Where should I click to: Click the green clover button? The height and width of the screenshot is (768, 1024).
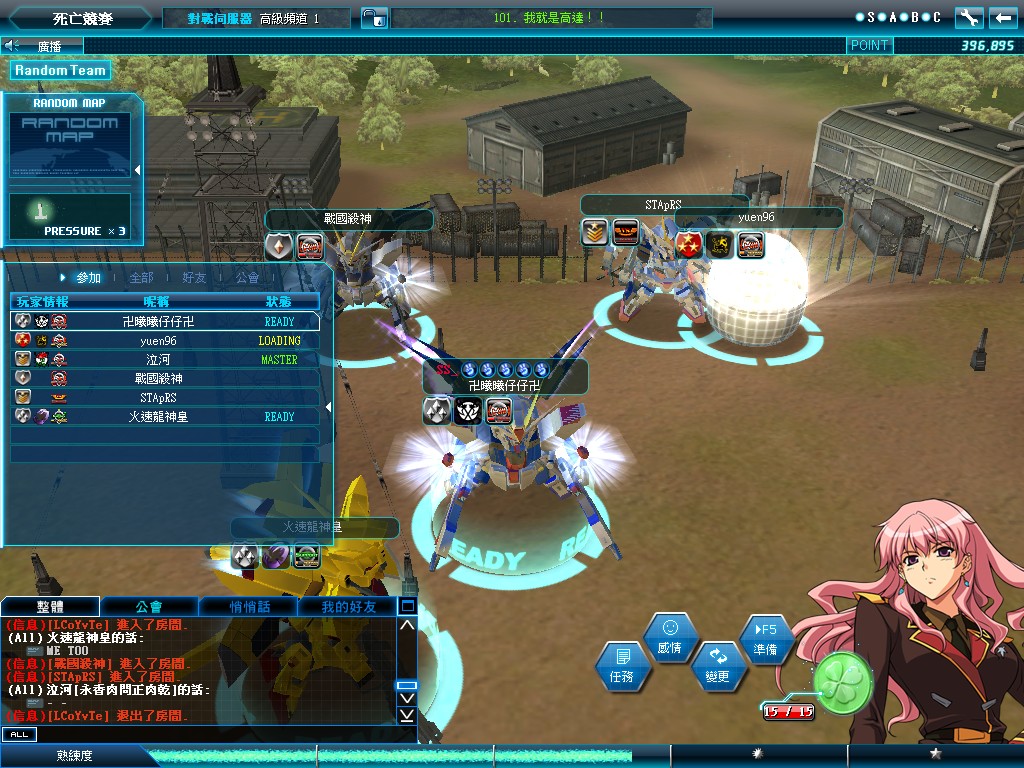point(843,682)
